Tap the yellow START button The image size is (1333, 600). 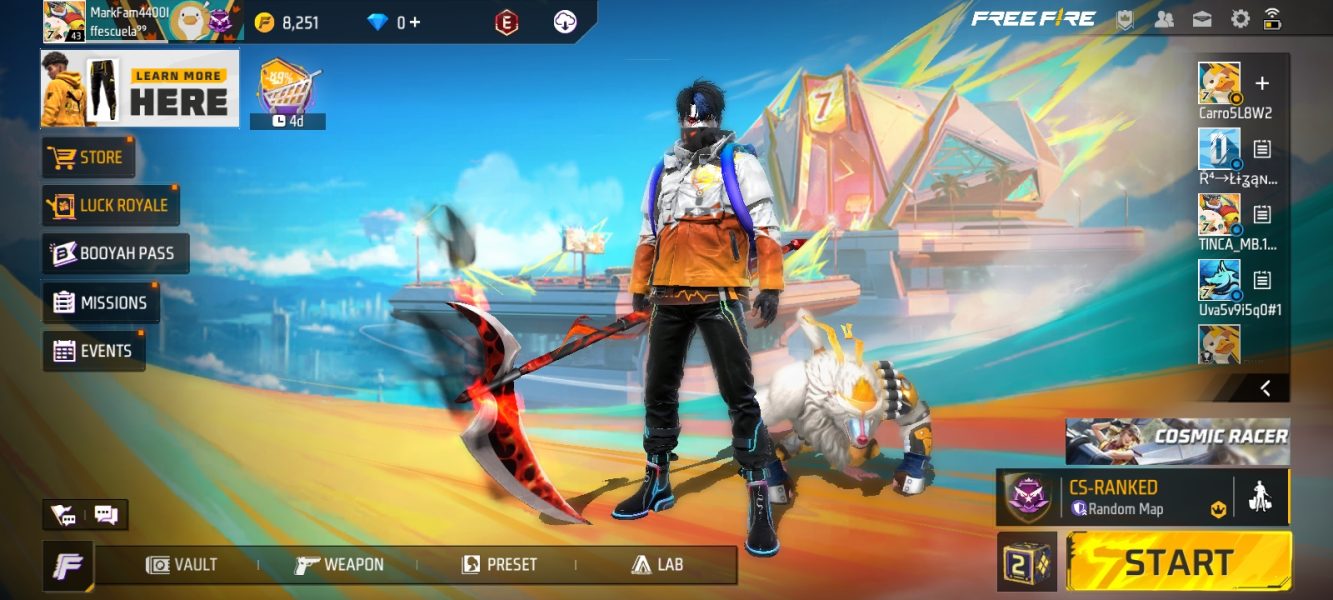point(1179,561)
